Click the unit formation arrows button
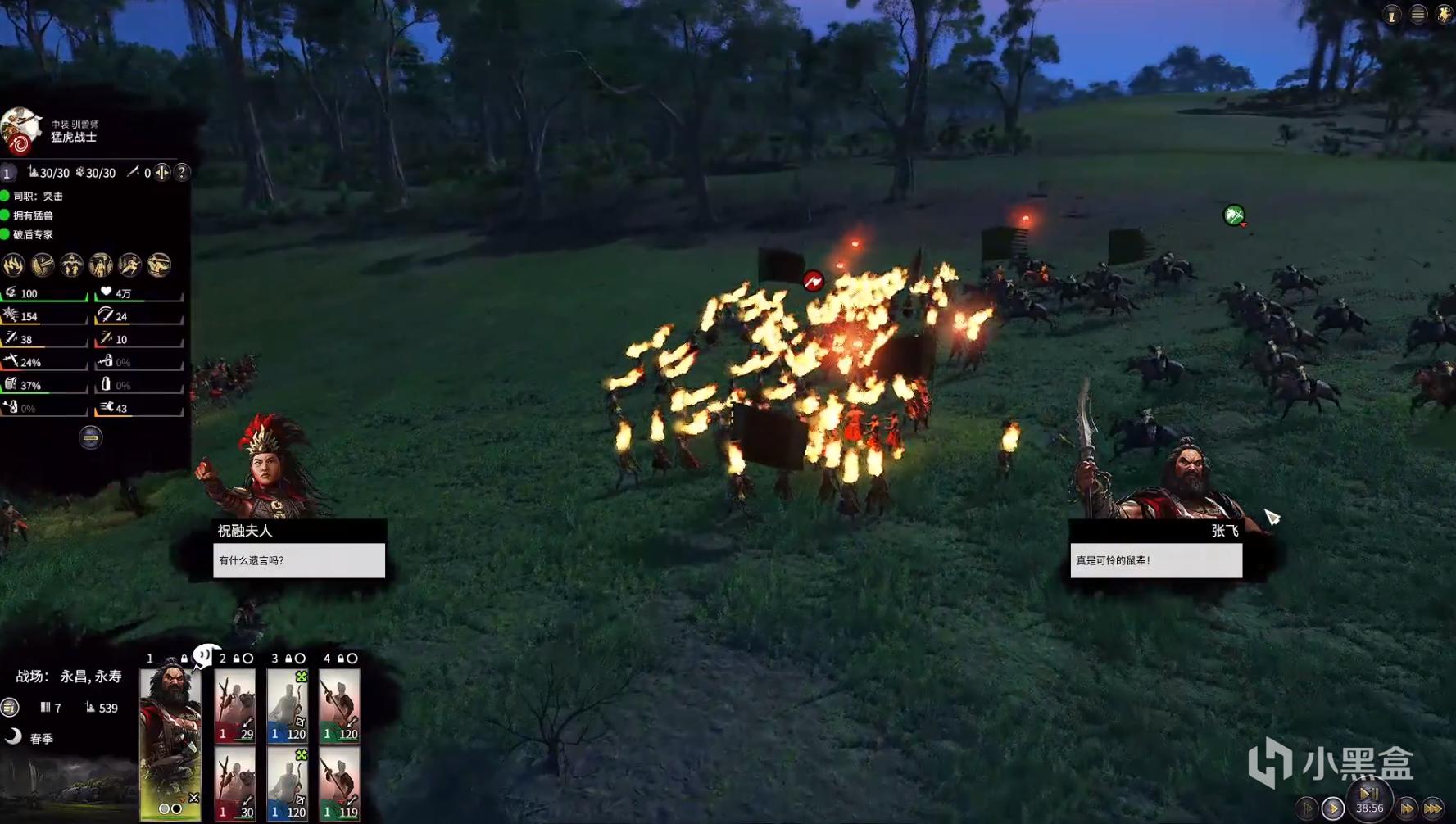The height and width of the screenshot is (824, 1456). (x=162, y=172)
